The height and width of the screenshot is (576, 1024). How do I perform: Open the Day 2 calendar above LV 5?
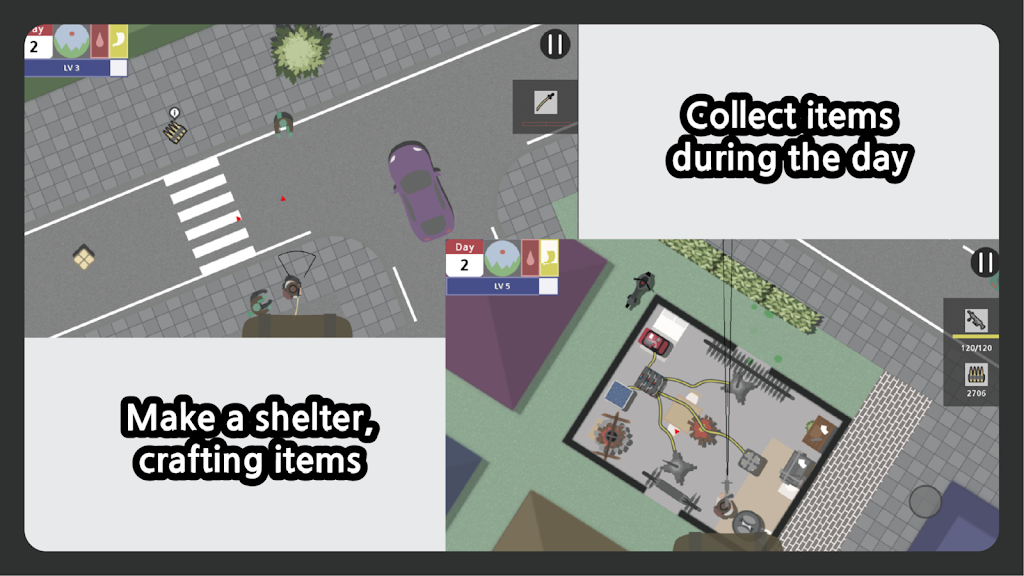point(464,259)
